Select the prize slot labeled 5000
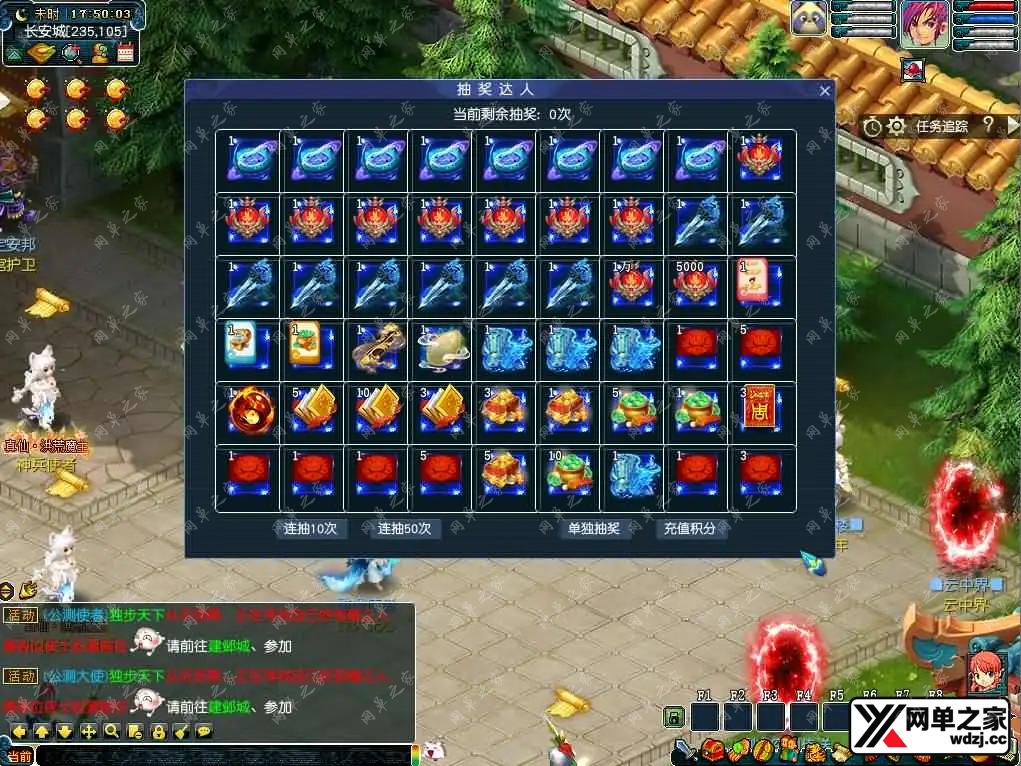The image size is (1021, 766). [x=695, y=283]
